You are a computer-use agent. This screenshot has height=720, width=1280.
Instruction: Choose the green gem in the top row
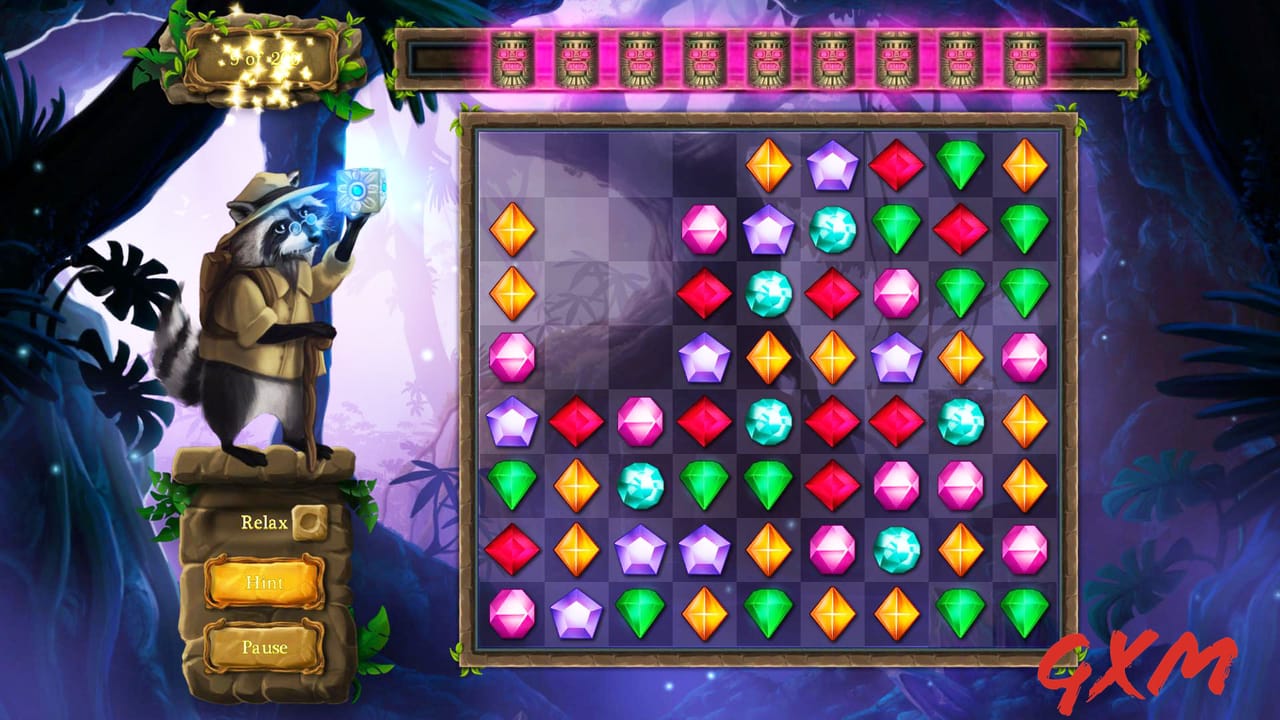(x=960, y=165)
